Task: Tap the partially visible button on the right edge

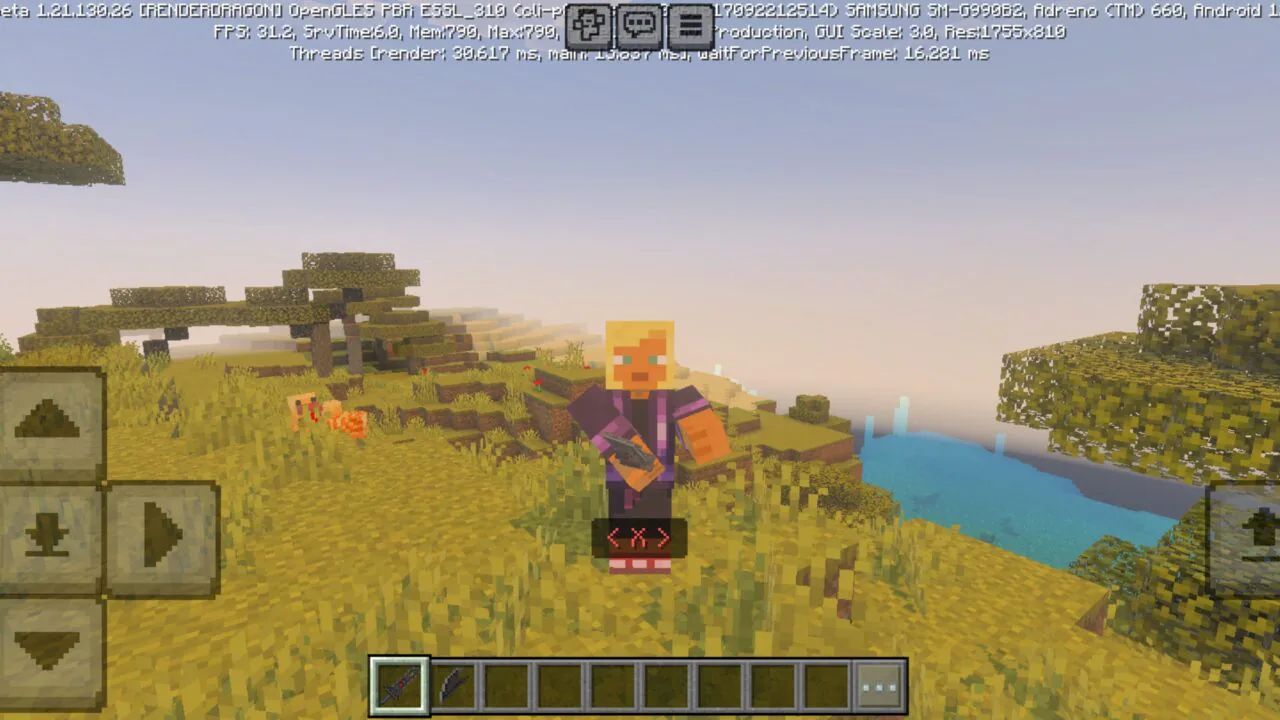Action: 1250,540
